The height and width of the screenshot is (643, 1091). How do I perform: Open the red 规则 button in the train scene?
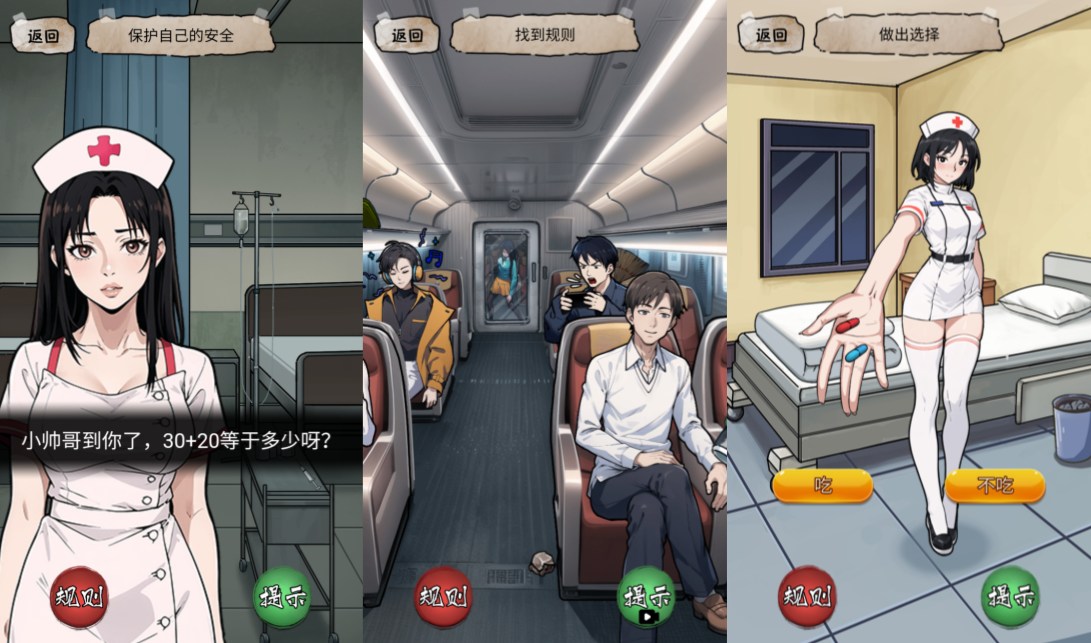(x=443, y=597)
